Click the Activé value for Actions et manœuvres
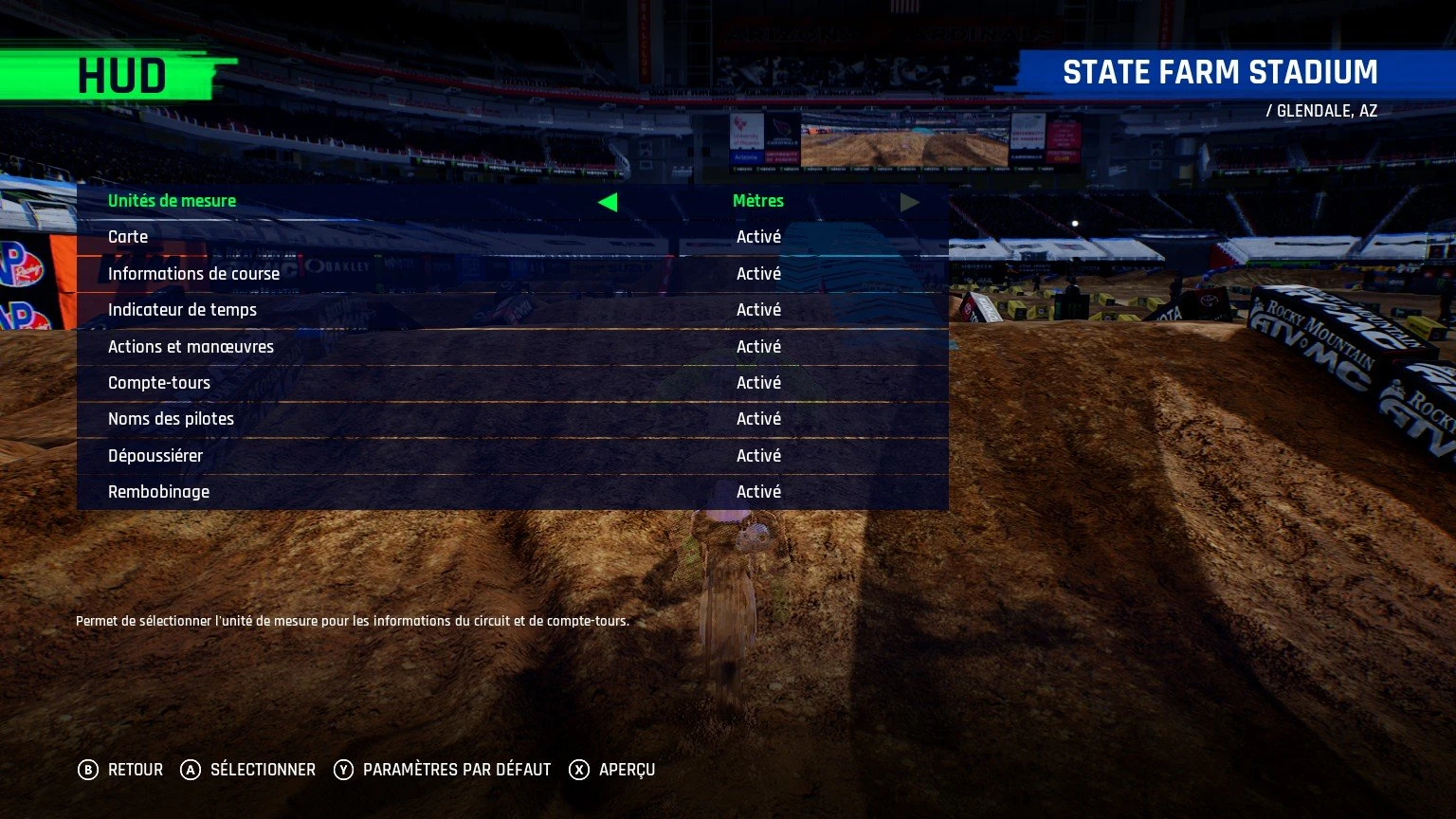The width and height of the screenshot is (1456, 819). (758, 346)
